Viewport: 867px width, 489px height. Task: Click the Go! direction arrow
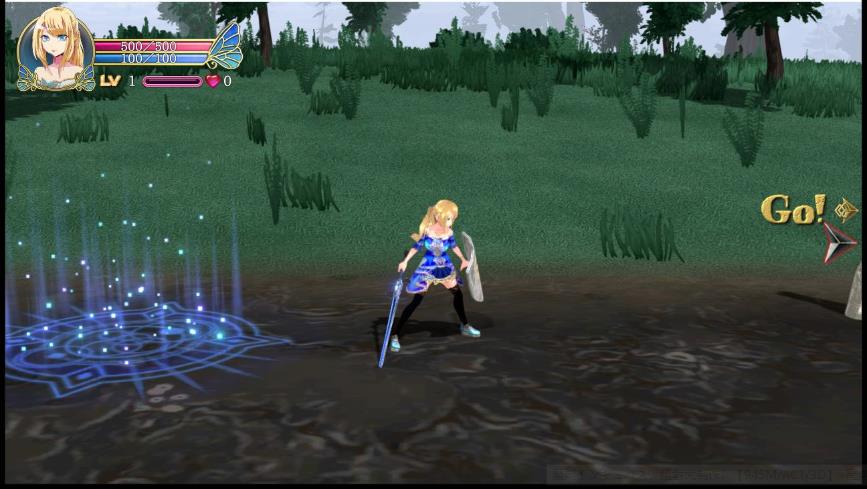(x=838, y=243)
